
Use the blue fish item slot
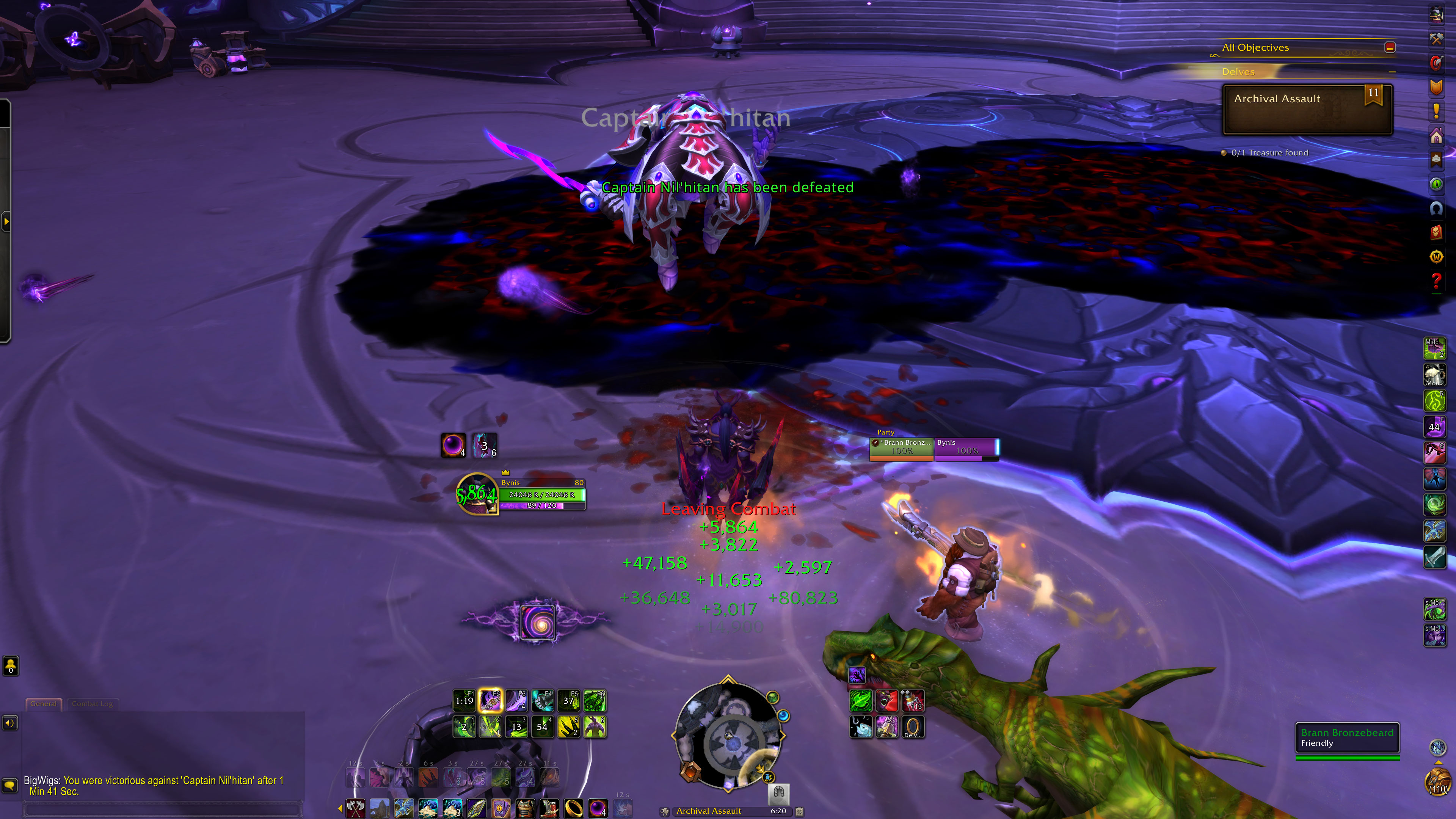click(861, 727)
